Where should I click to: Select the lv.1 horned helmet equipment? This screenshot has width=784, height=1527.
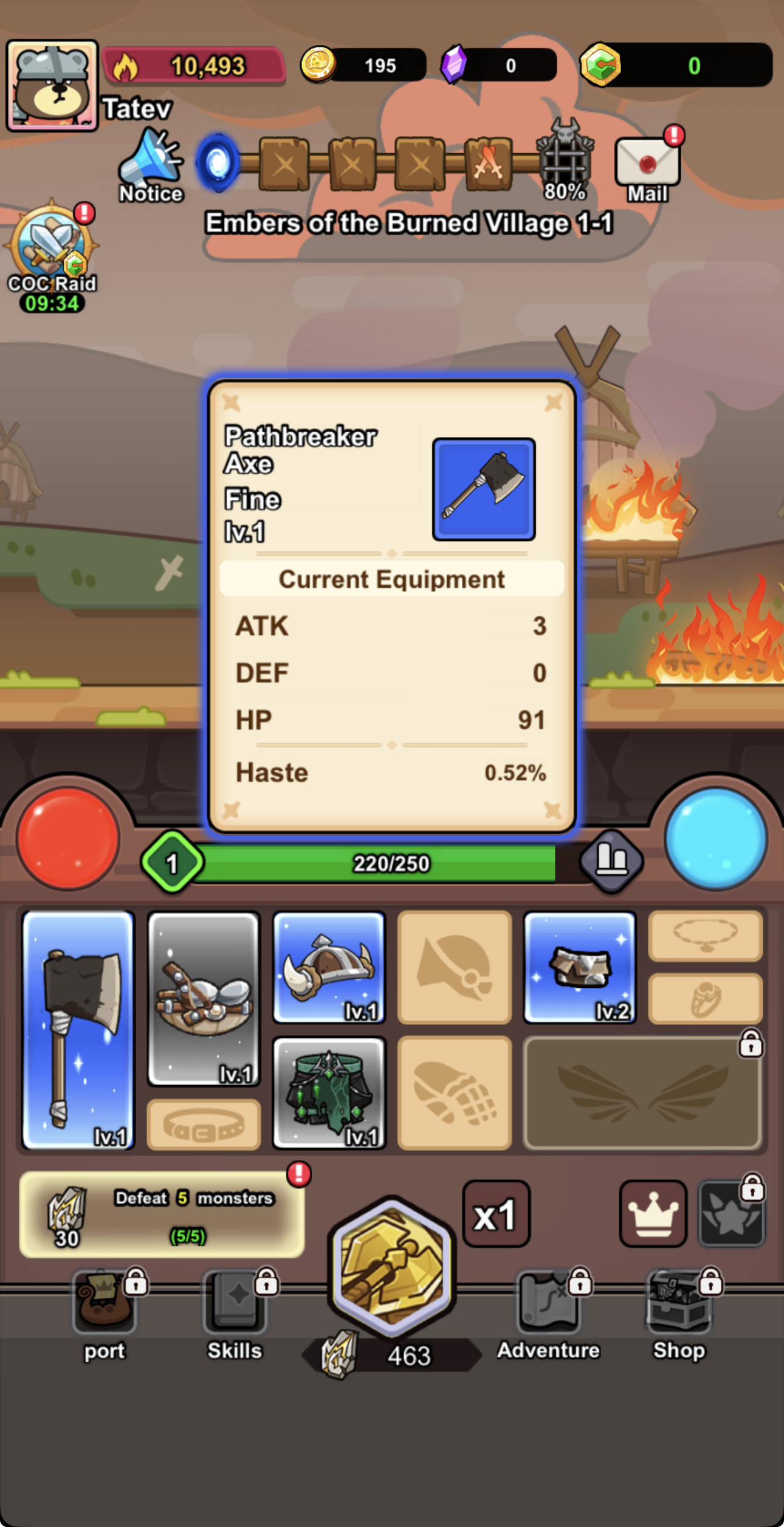[x=329, y=967]
